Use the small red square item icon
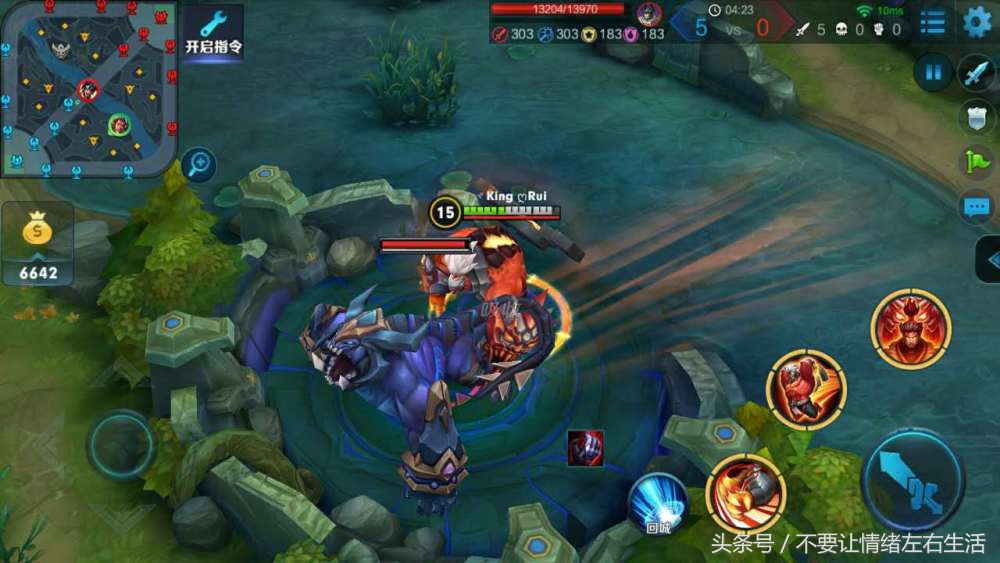Viewport: 1000px width, 563px height. pos(585,448)
